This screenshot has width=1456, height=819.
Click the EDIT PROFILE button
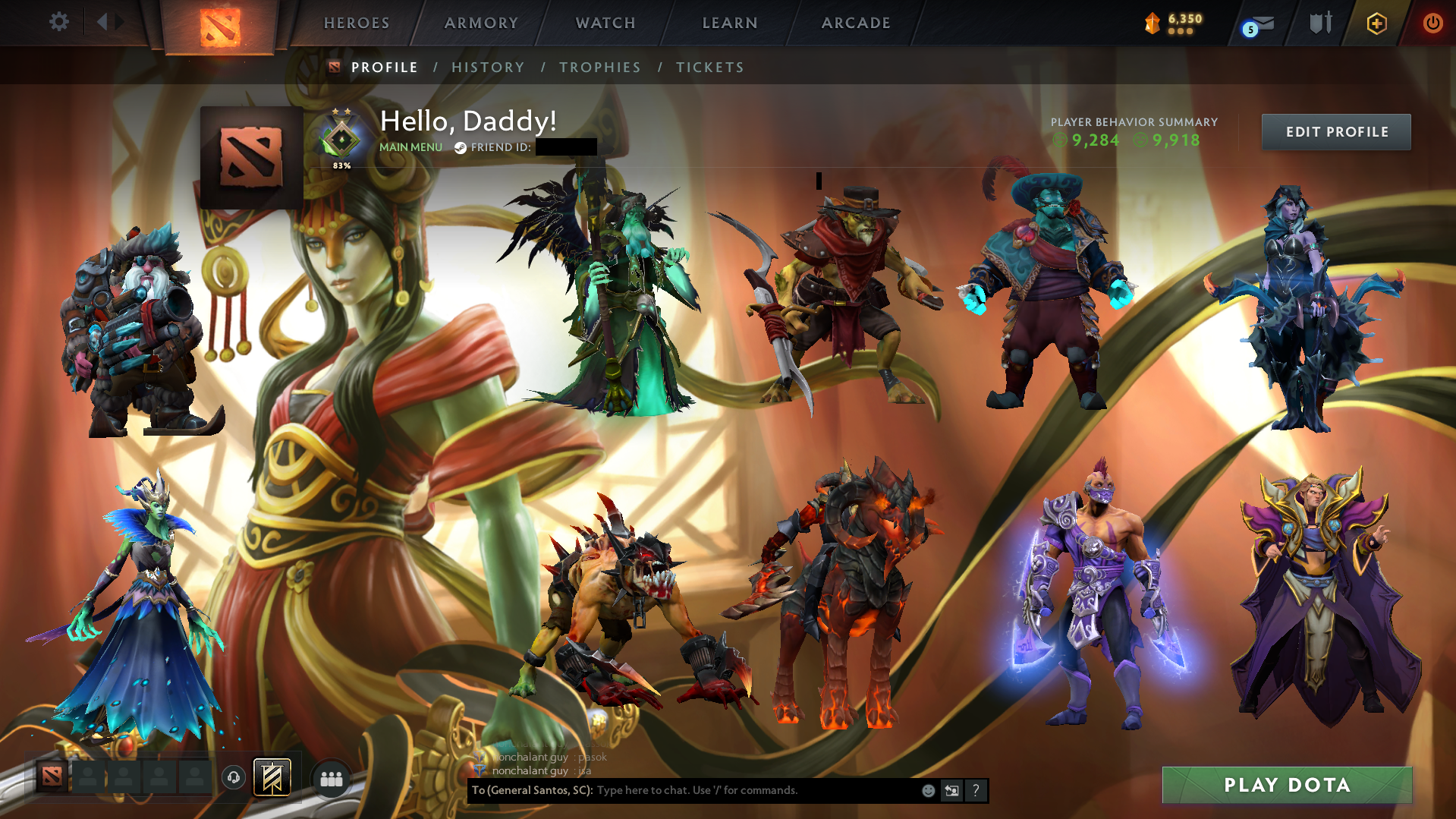tap(1335, 131)
